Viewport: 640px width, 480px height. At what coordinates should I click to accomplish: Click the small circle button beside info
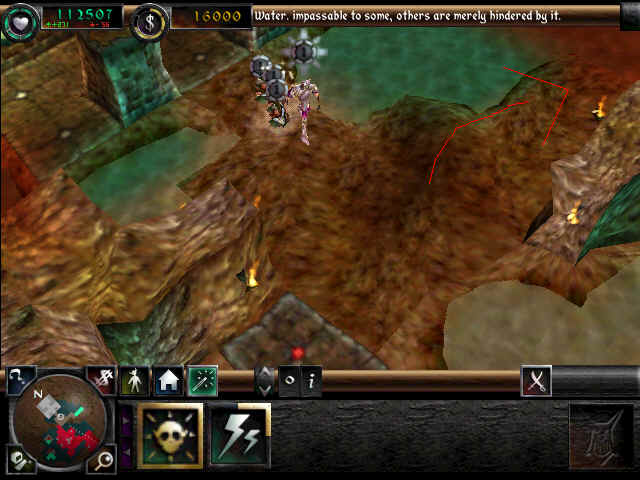click(x=289, y=381)
